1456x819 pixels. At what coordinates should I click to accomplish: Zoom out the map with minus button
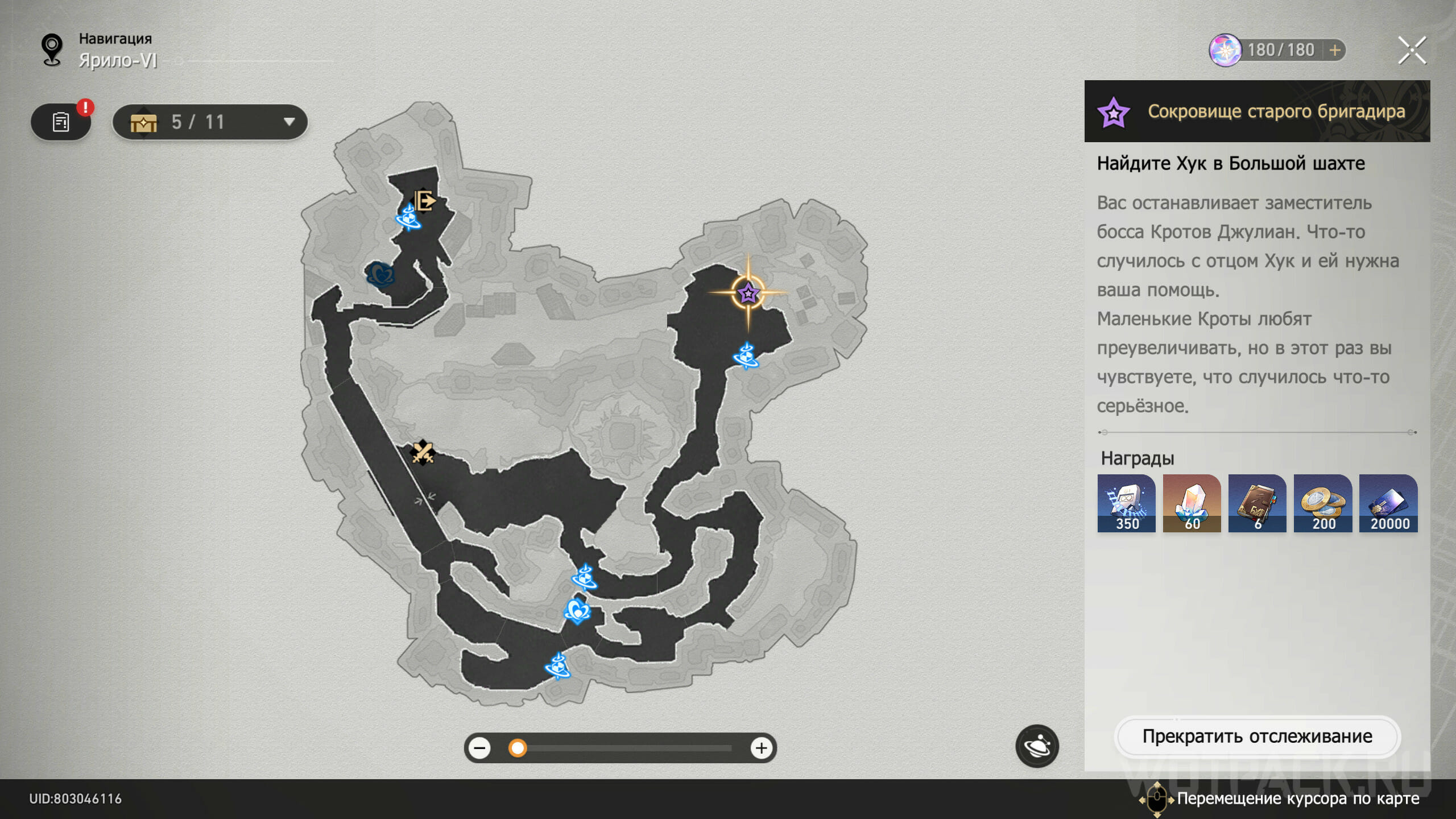tap(480, 748)
